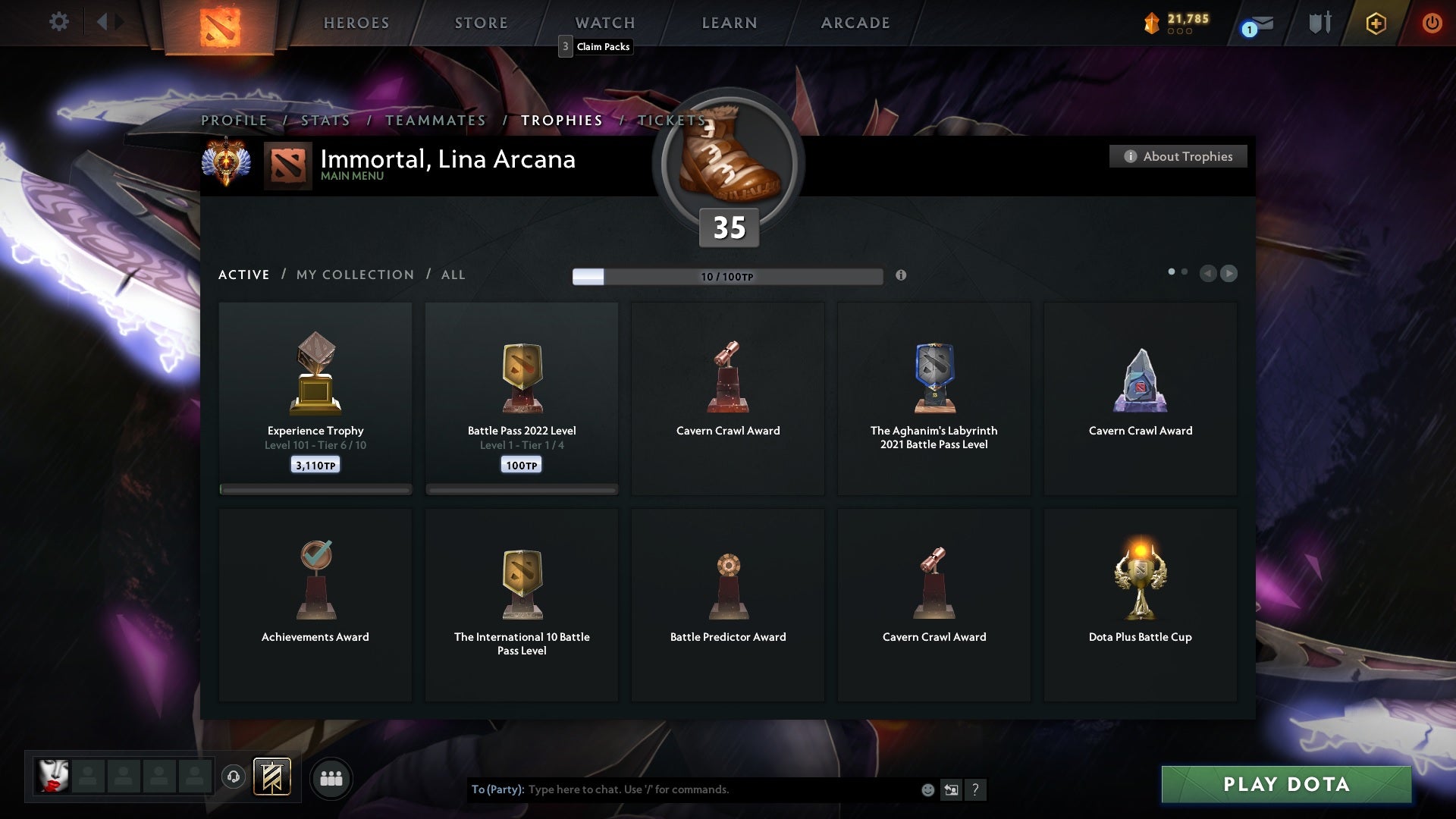Open Dota Plus subscription icon
Image resolution: width=1456 pixels, height=819 pixels.
click(x=1375, y=23)
